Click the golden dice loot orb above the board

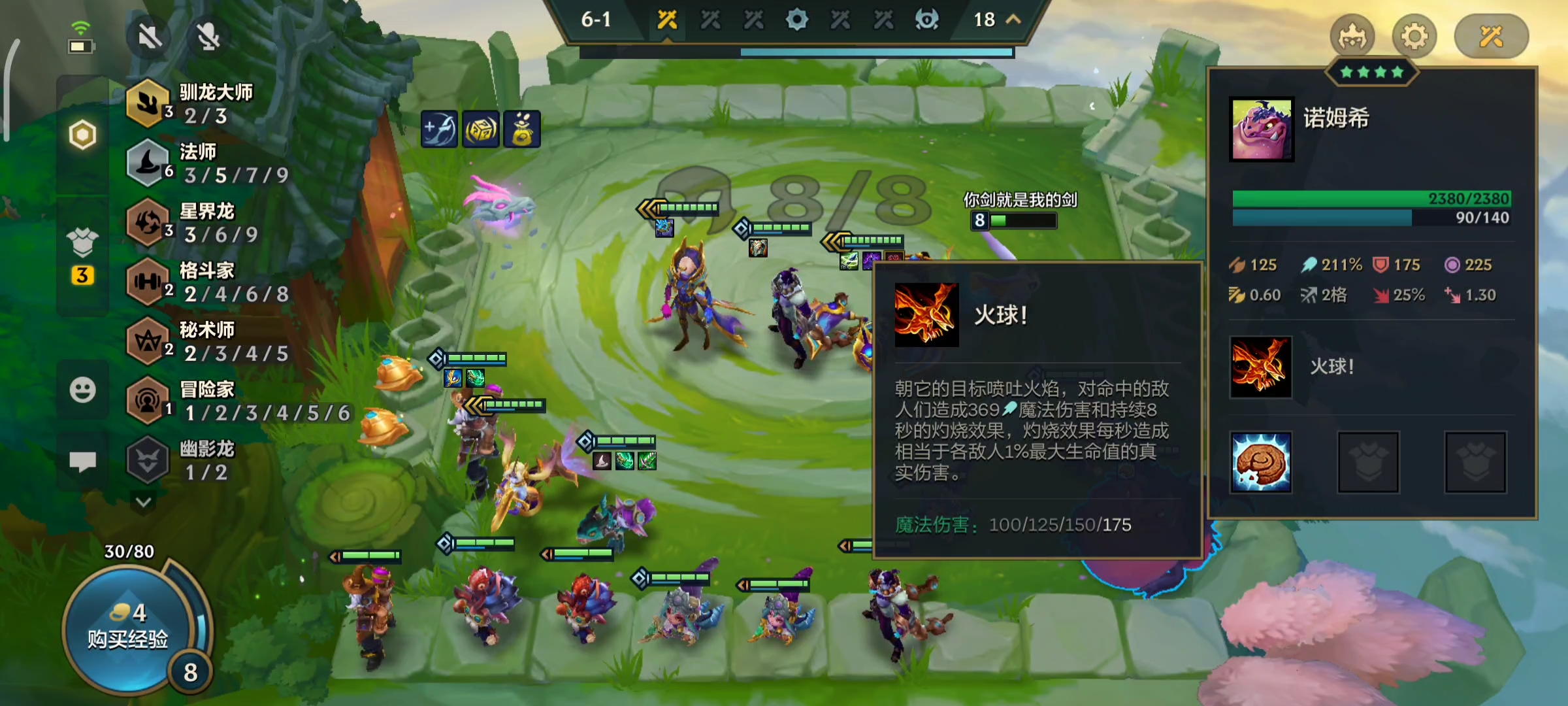point(482,129)
